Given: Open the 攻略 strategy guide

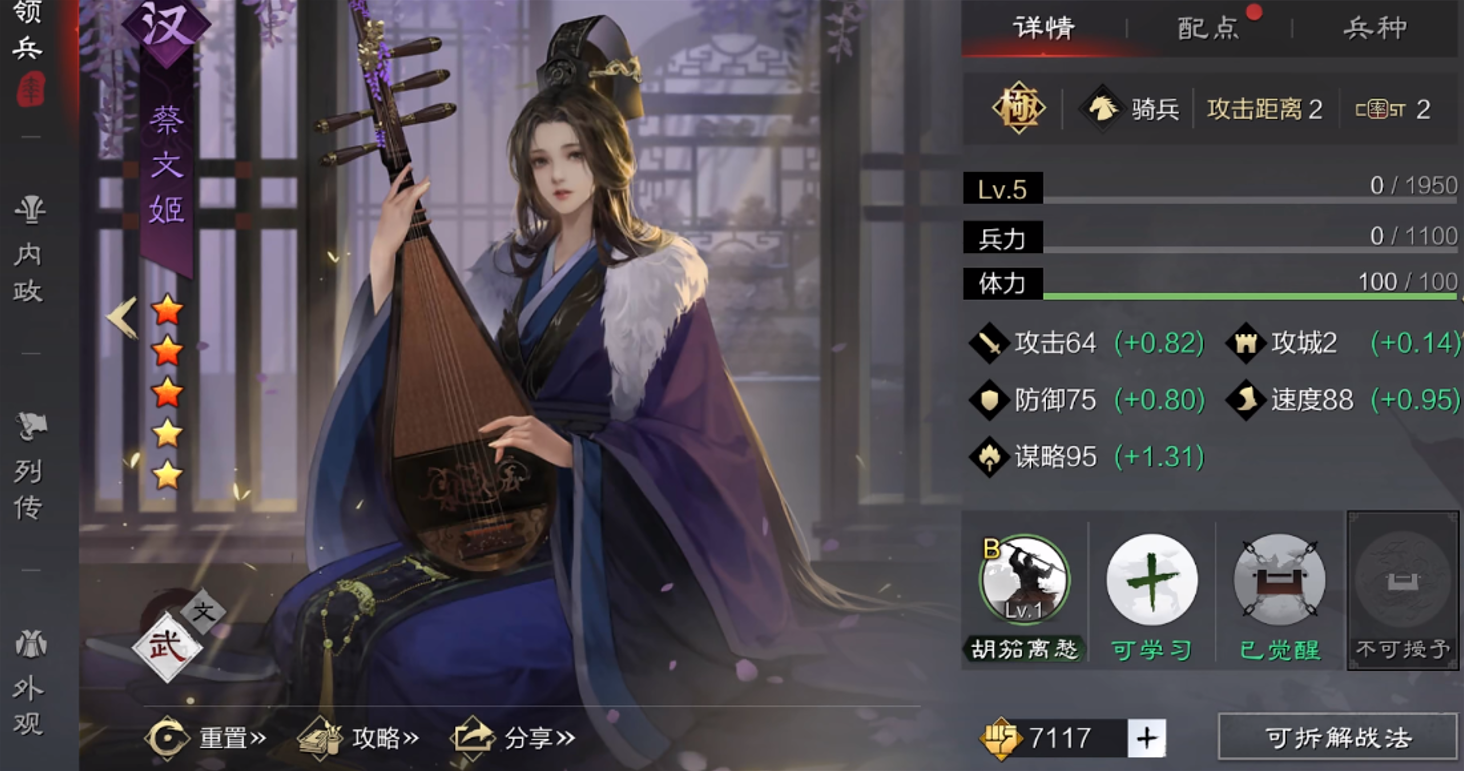Looking at the screenshot, I should coord(359,738).
